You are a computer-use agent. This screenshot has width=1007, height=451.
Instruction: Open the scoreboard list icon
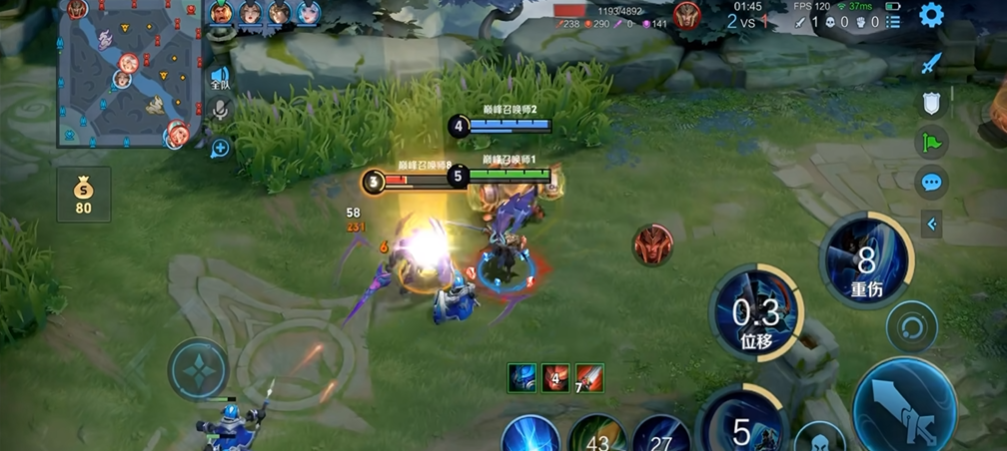point(893,21)
